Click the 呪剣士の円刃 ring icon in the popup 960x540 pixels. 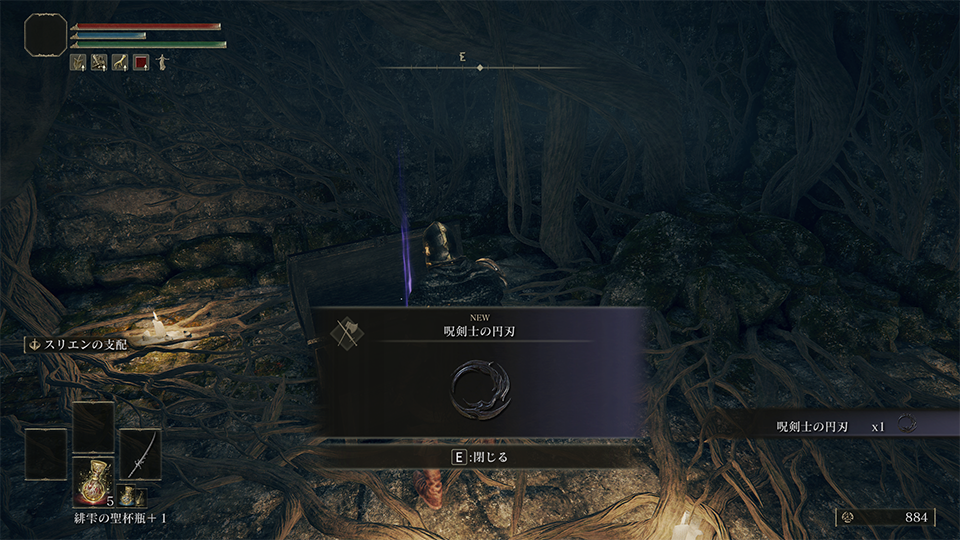[x=480, y=388]
